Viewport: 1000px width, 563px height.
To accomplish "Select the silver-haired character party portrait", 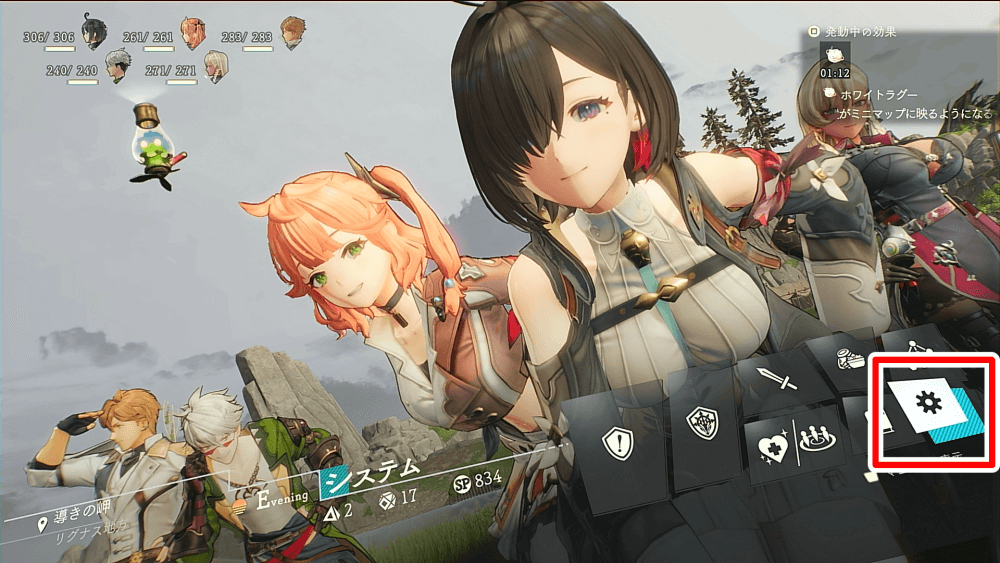I will (119, 65).
